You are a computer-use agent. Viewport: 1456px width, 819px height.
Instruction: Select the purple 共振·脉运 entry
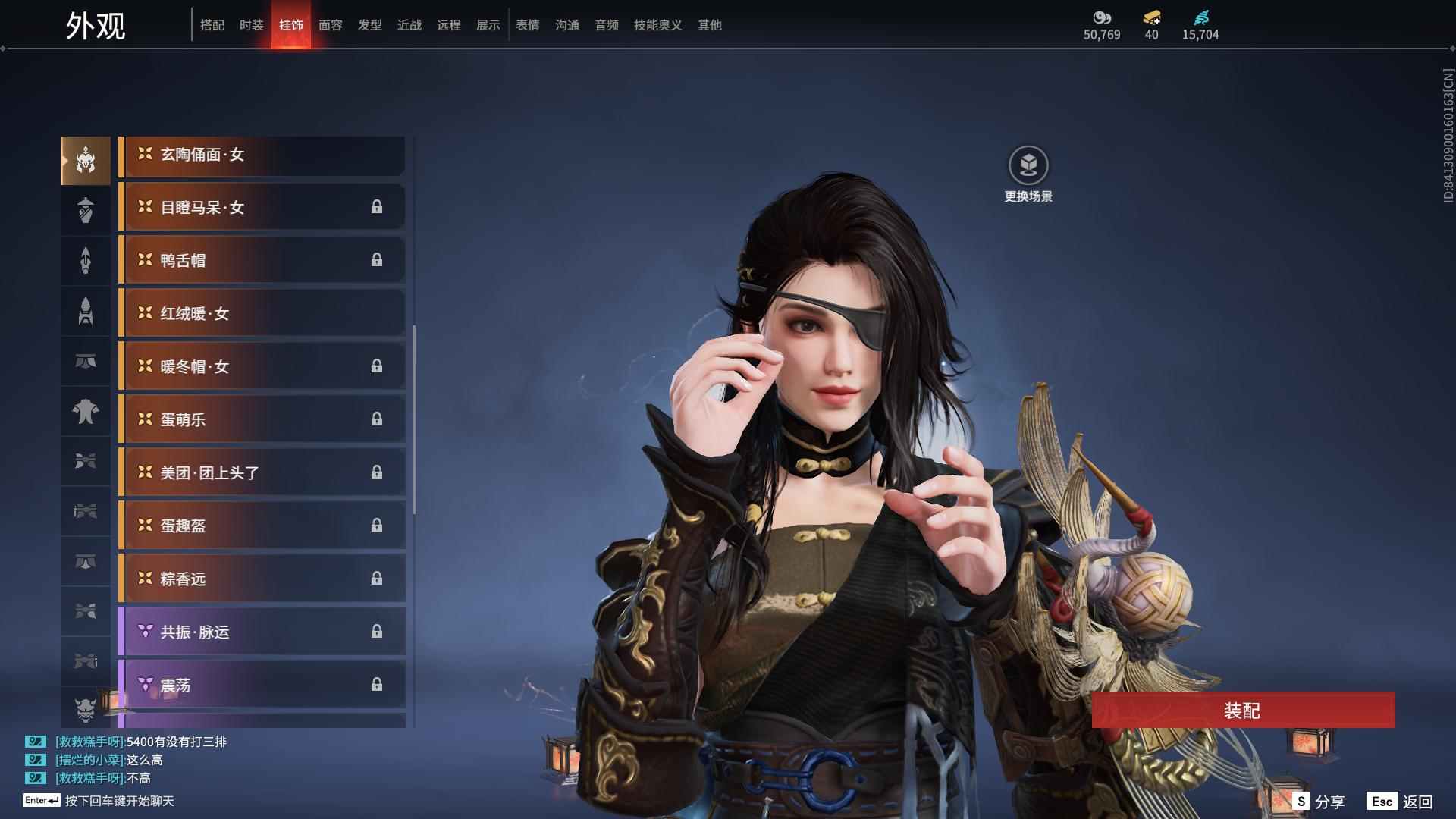262,632
